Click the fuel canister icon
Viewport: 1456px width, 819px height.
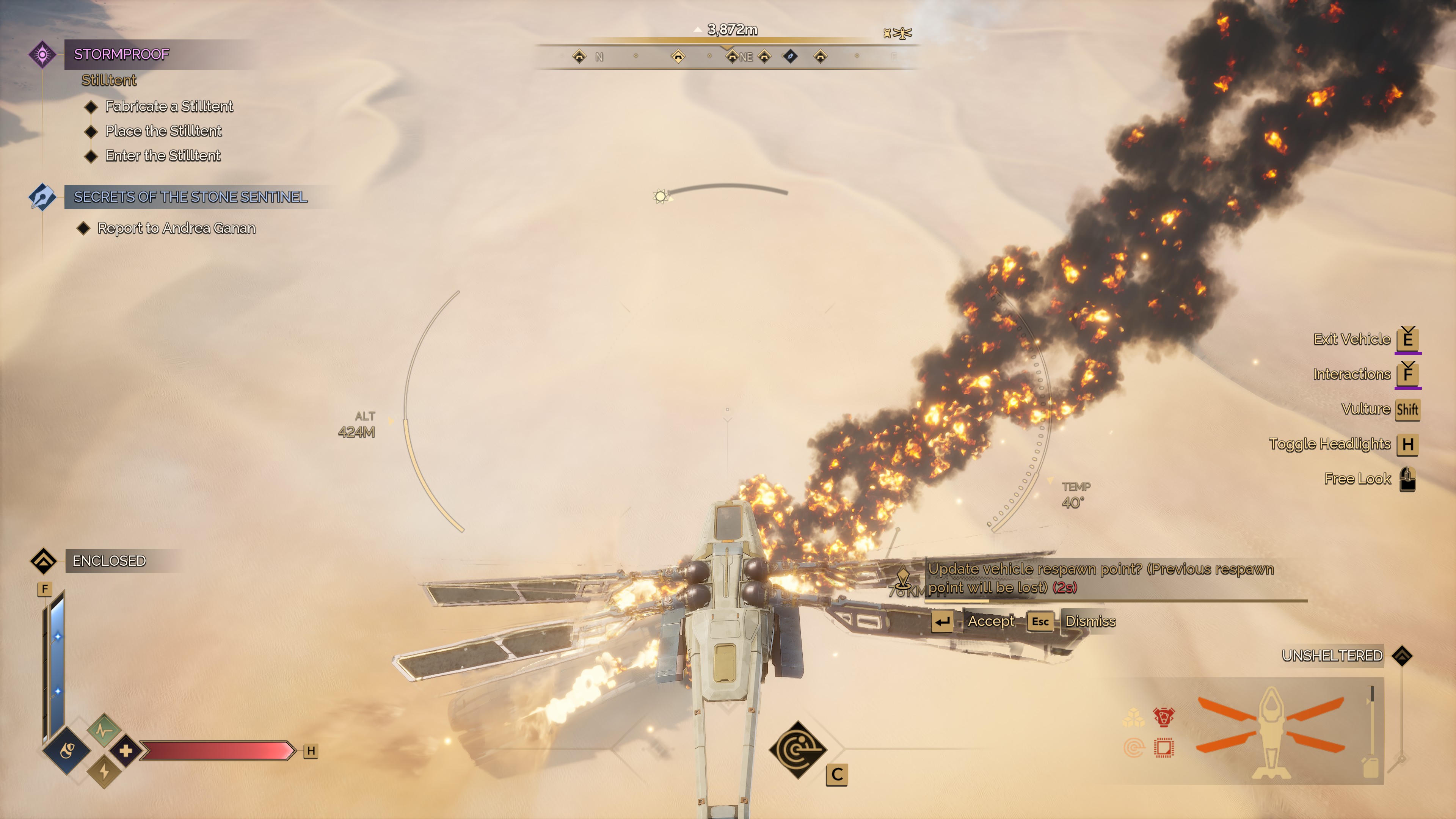pyautogui.click(x=1371, y=767)
